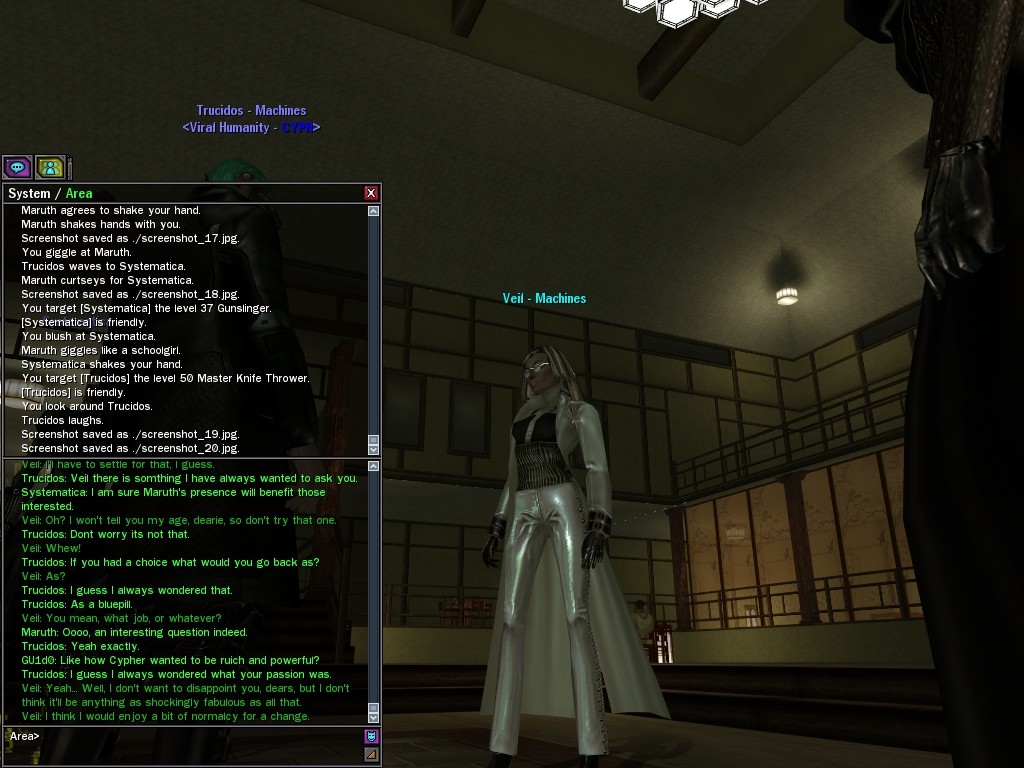1024x768 pixels.
Task: Click the orange triangle chat resize button
Action: (372, 754)
